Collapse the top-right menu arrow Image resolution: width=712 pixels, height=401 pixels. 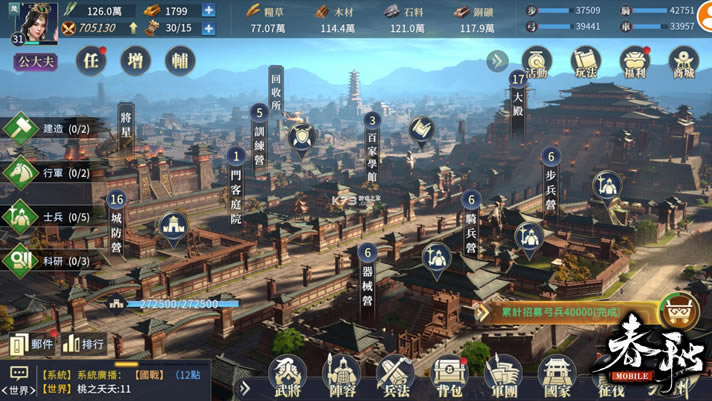(x=497, y=61)
